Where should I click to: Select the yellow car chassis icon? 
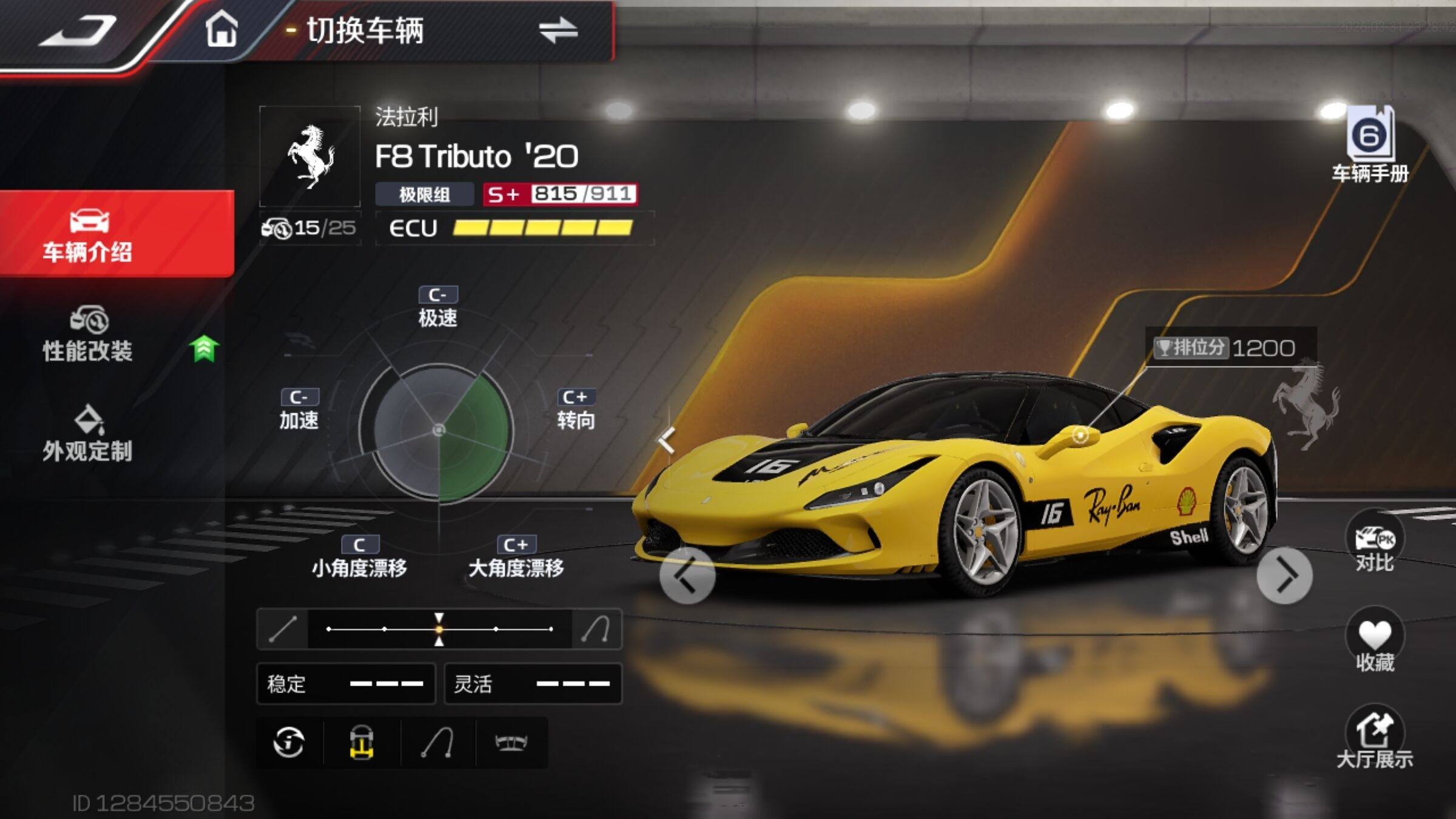point(362,742)
